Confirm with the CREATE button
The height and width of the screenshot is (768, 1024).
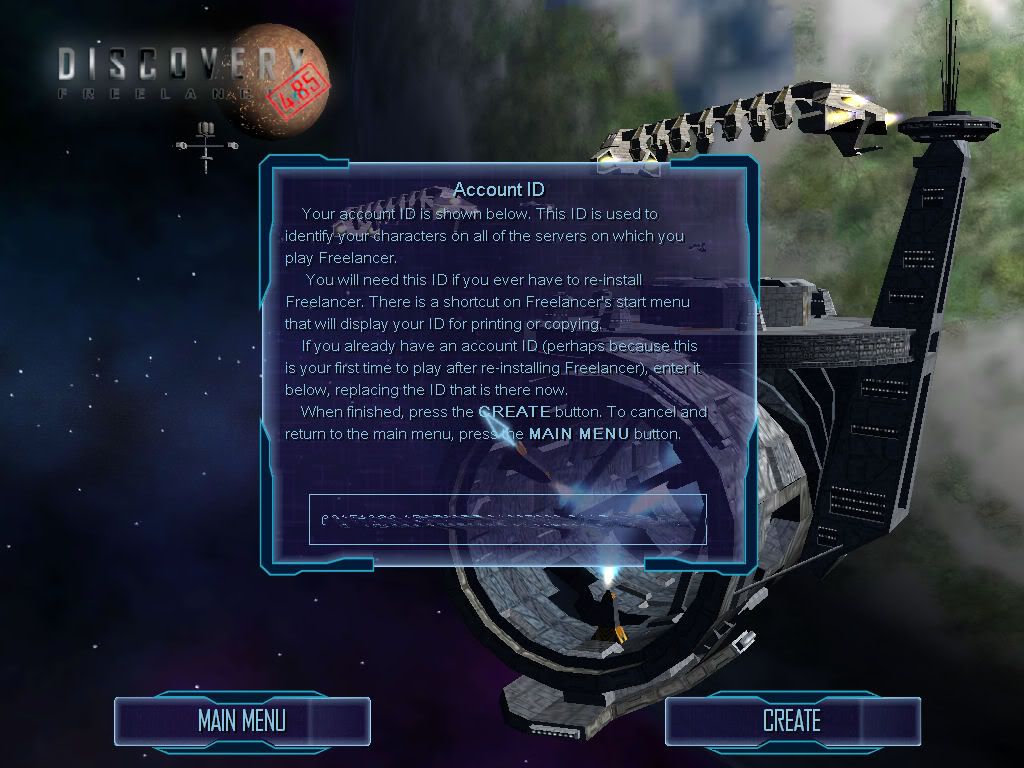coord(792,720)
